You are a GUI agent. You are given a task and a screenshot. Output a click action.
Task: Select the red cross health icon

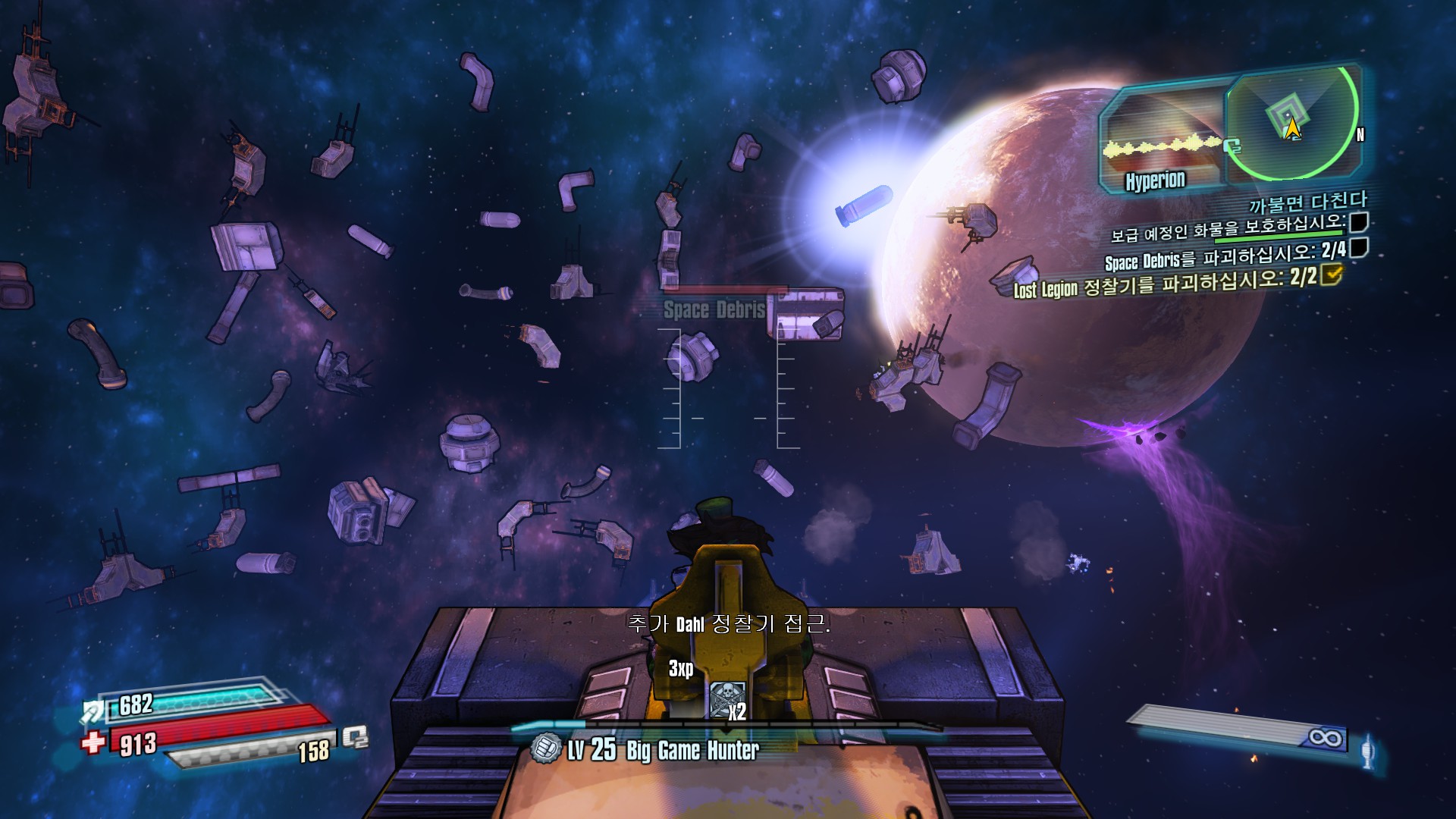pos(93,741)
